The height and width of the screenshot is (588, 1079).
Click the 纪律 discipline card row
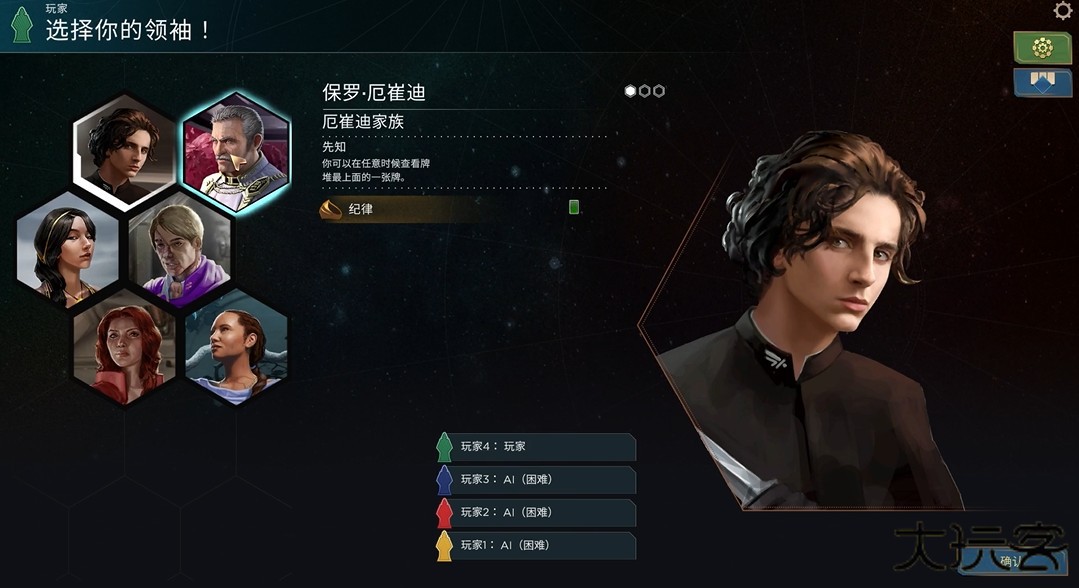click(450, 209)
